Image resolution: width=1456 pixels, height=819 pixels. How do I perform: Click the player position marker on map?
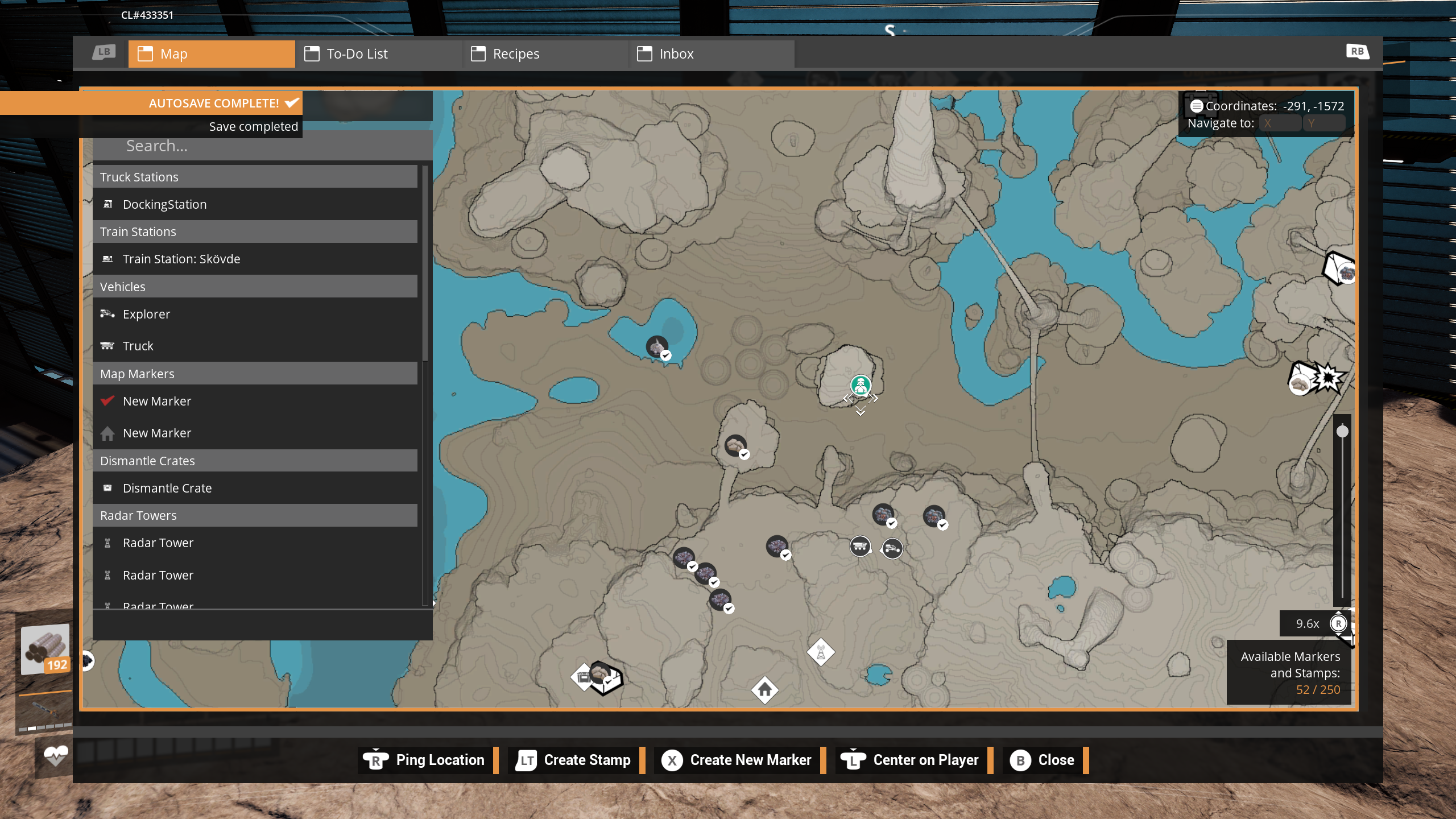tap(861, 386)
